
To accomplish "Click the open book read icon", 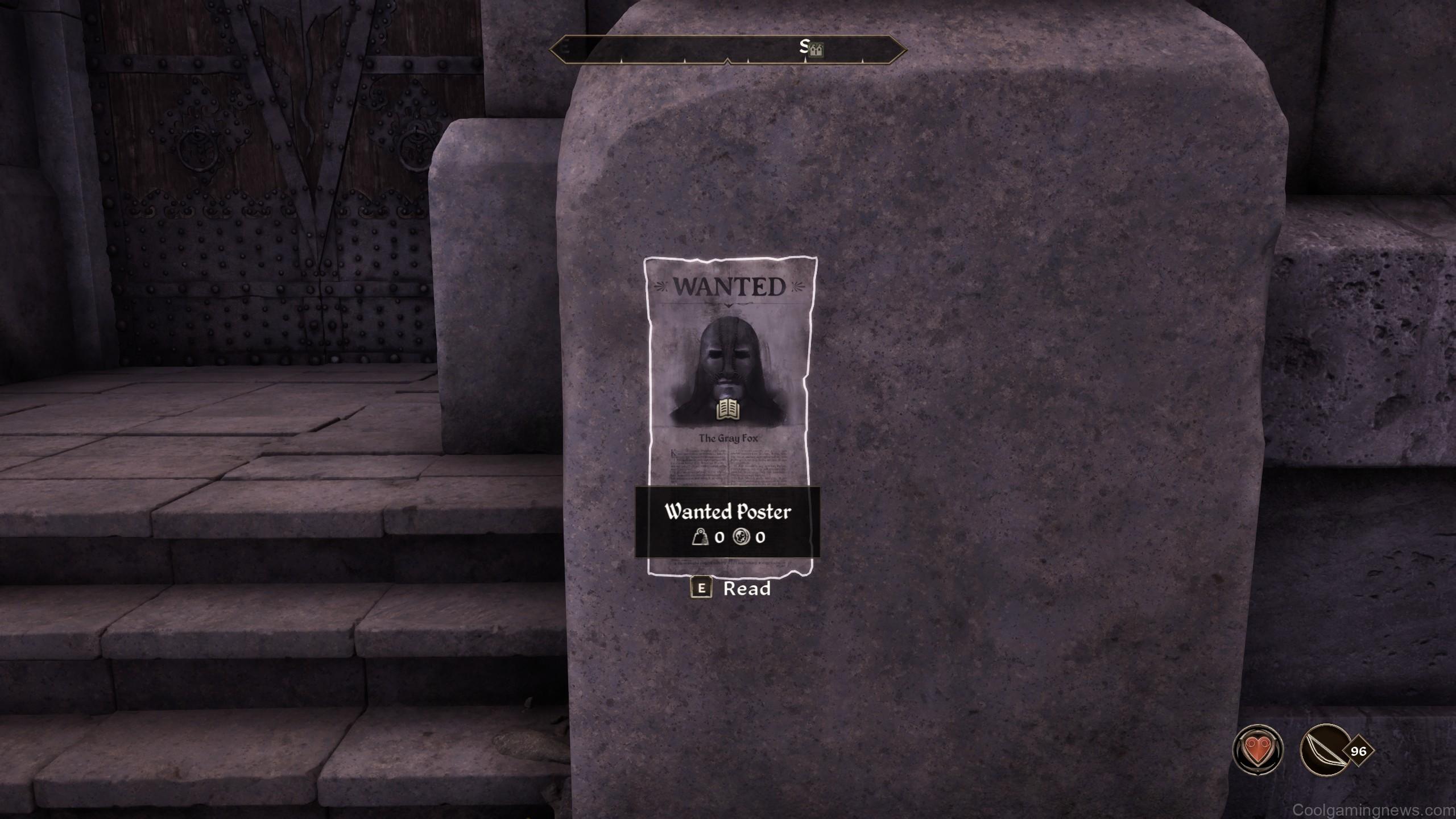I will [x=729, y=409].
